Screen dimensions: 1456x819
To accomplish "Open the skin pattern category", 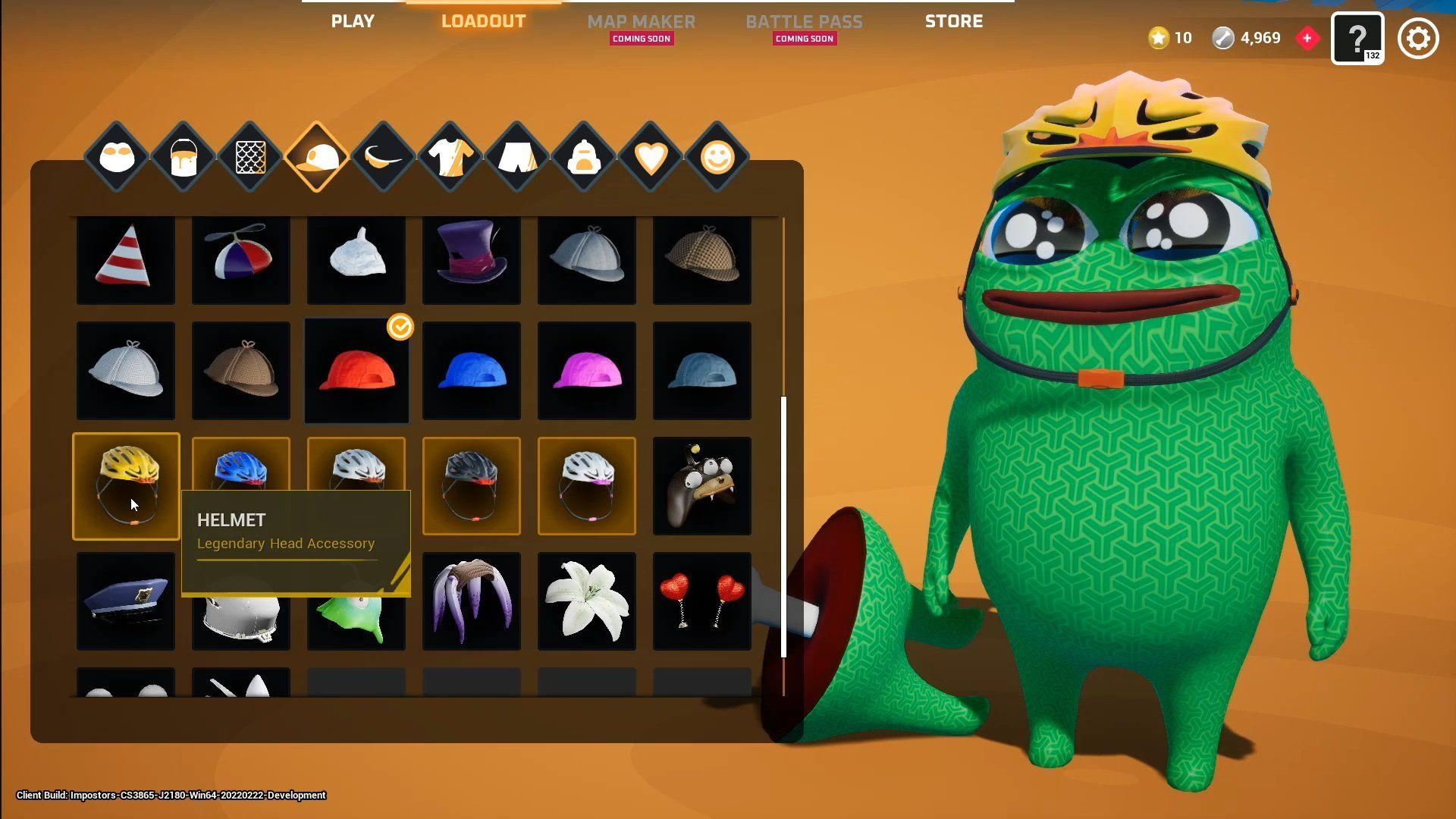I will pyautogui.click(x=250, y=157).
